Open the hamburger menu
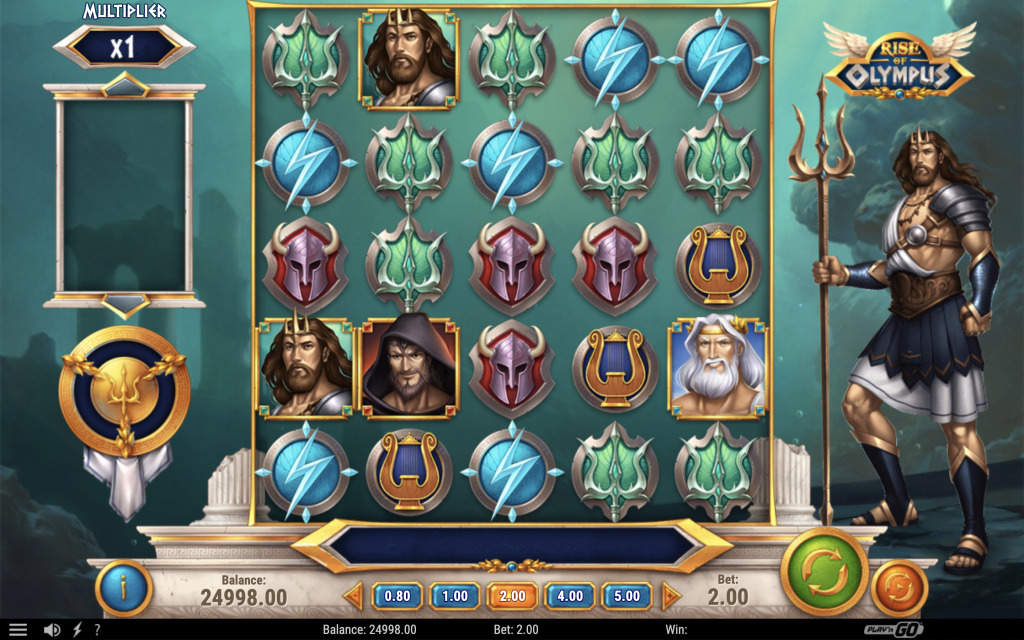The image size is (1024, 640). [18, 630]
